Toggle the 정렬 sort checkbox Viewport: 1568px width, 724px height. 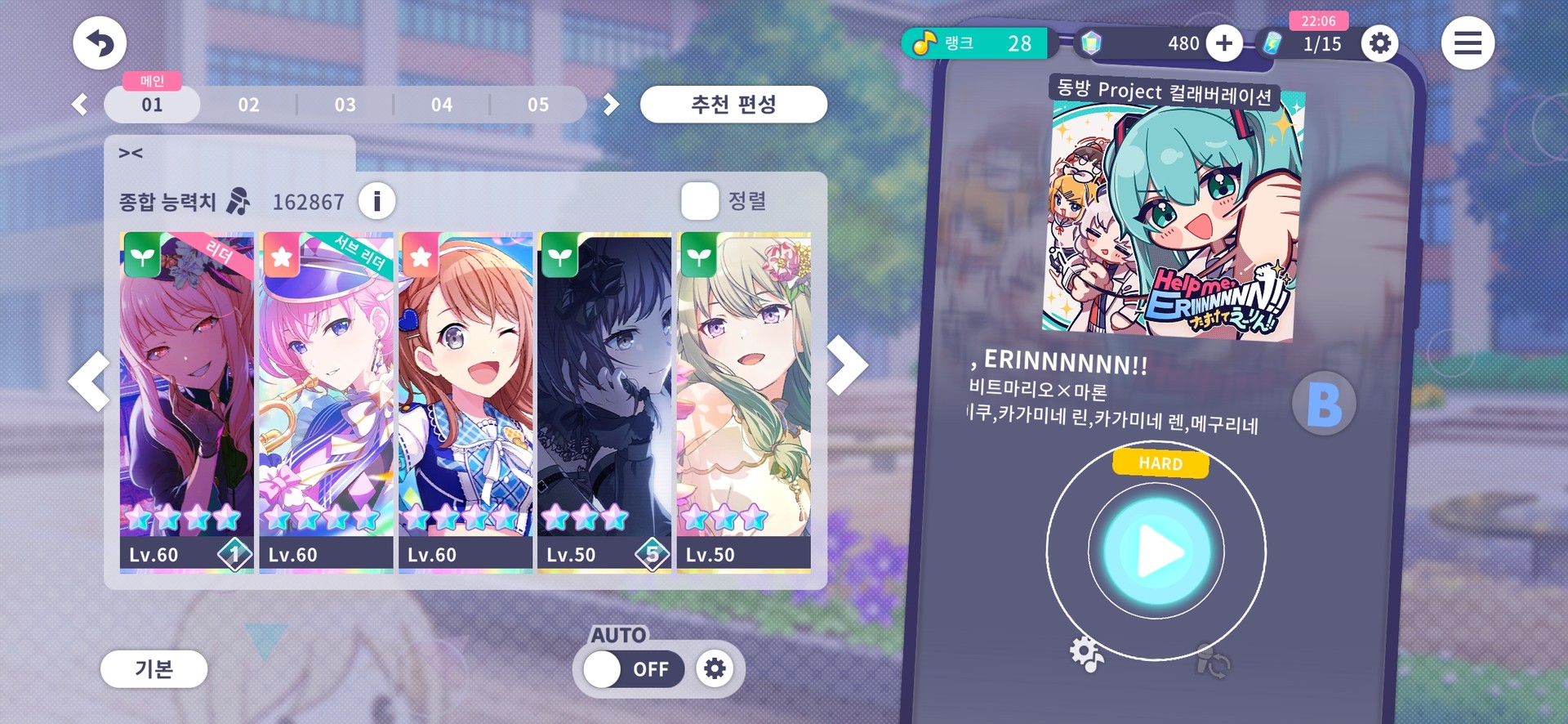point(700,201)
